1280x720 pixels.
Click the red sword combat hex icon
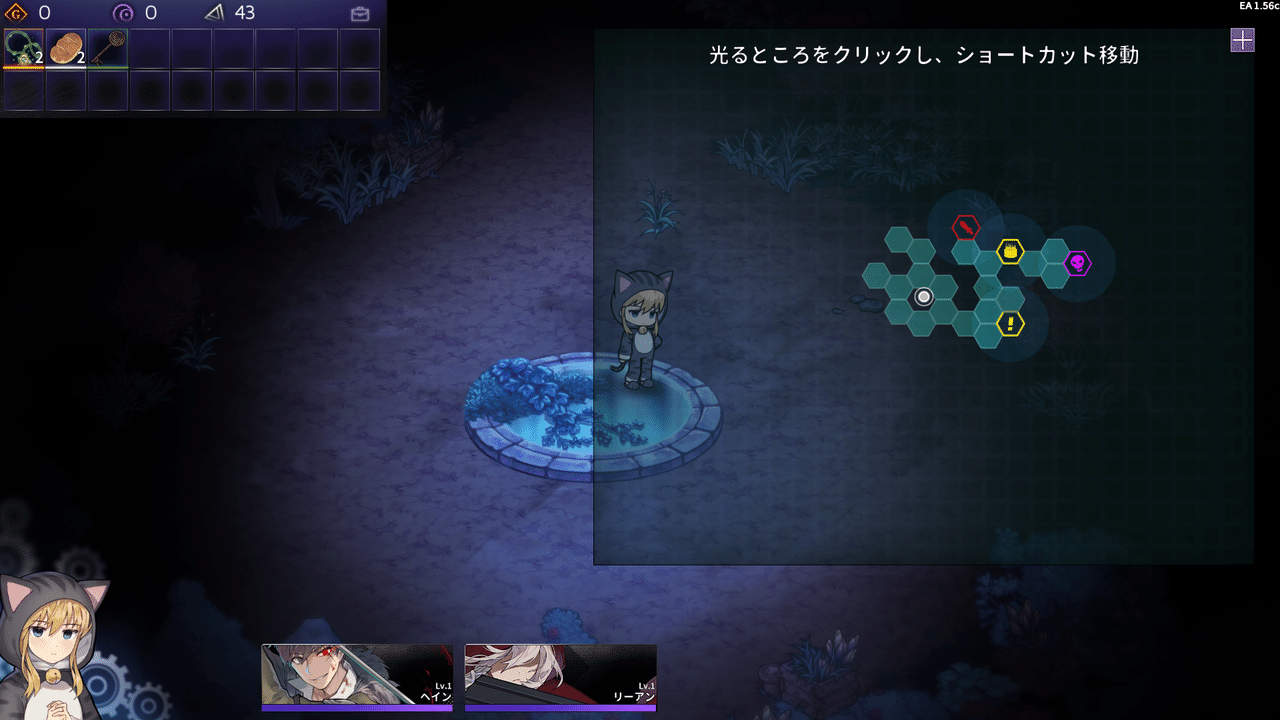point(964,227)
